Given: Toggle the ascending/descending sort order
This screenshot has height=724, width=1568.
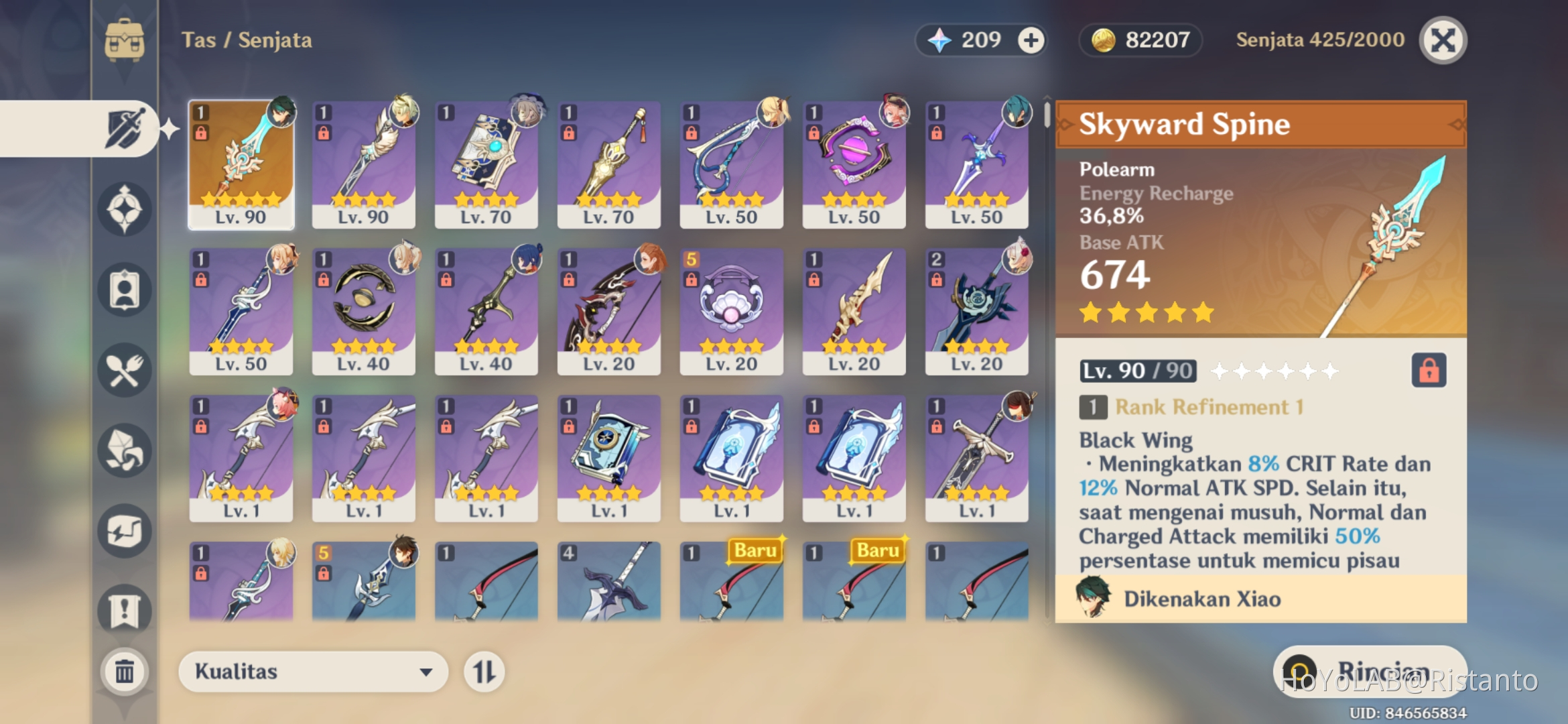Looking at the screenshot, I should 484,671.
